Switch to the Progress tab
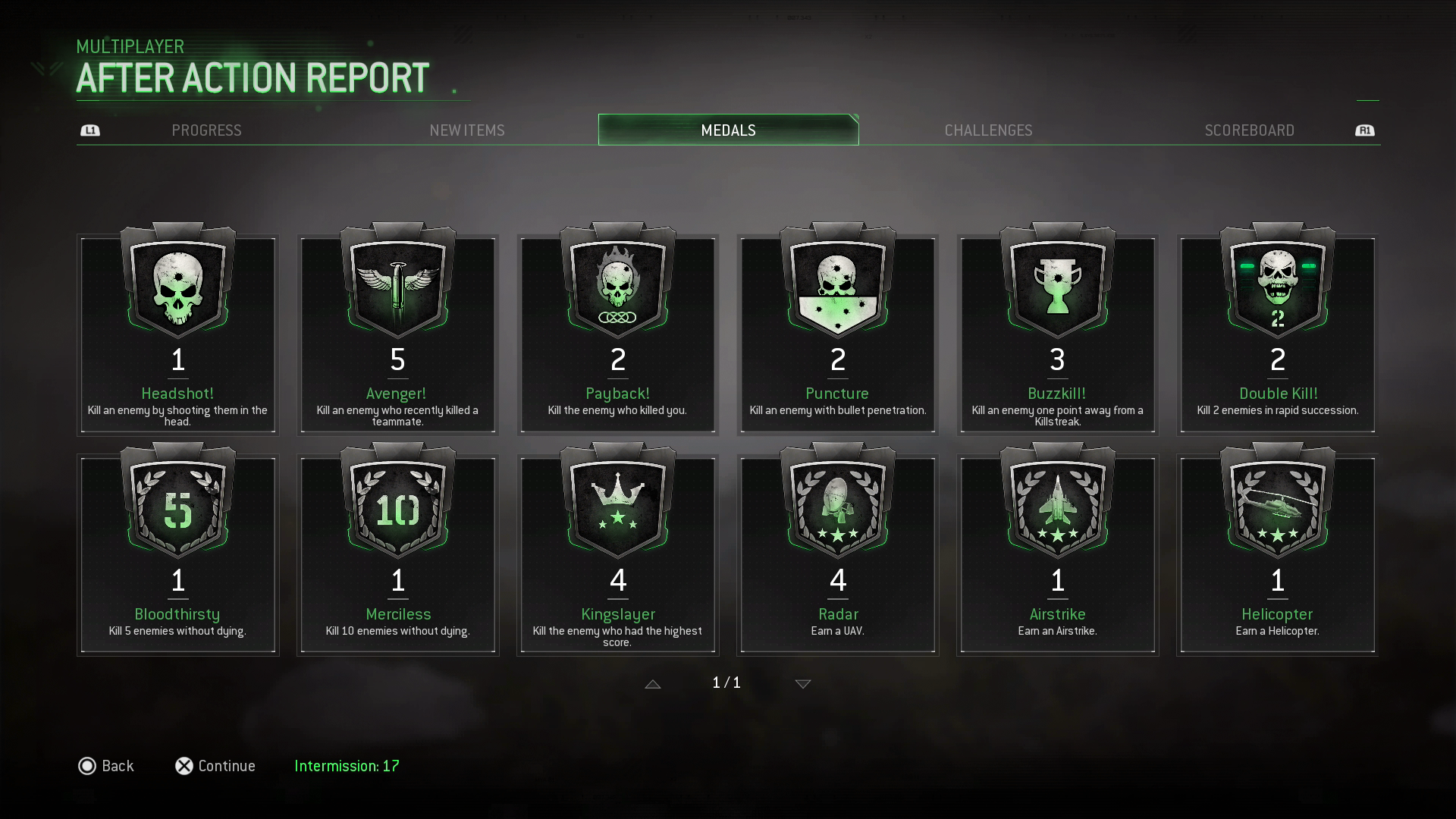The height and width of the screenshot is (819, 1456). 206,130
